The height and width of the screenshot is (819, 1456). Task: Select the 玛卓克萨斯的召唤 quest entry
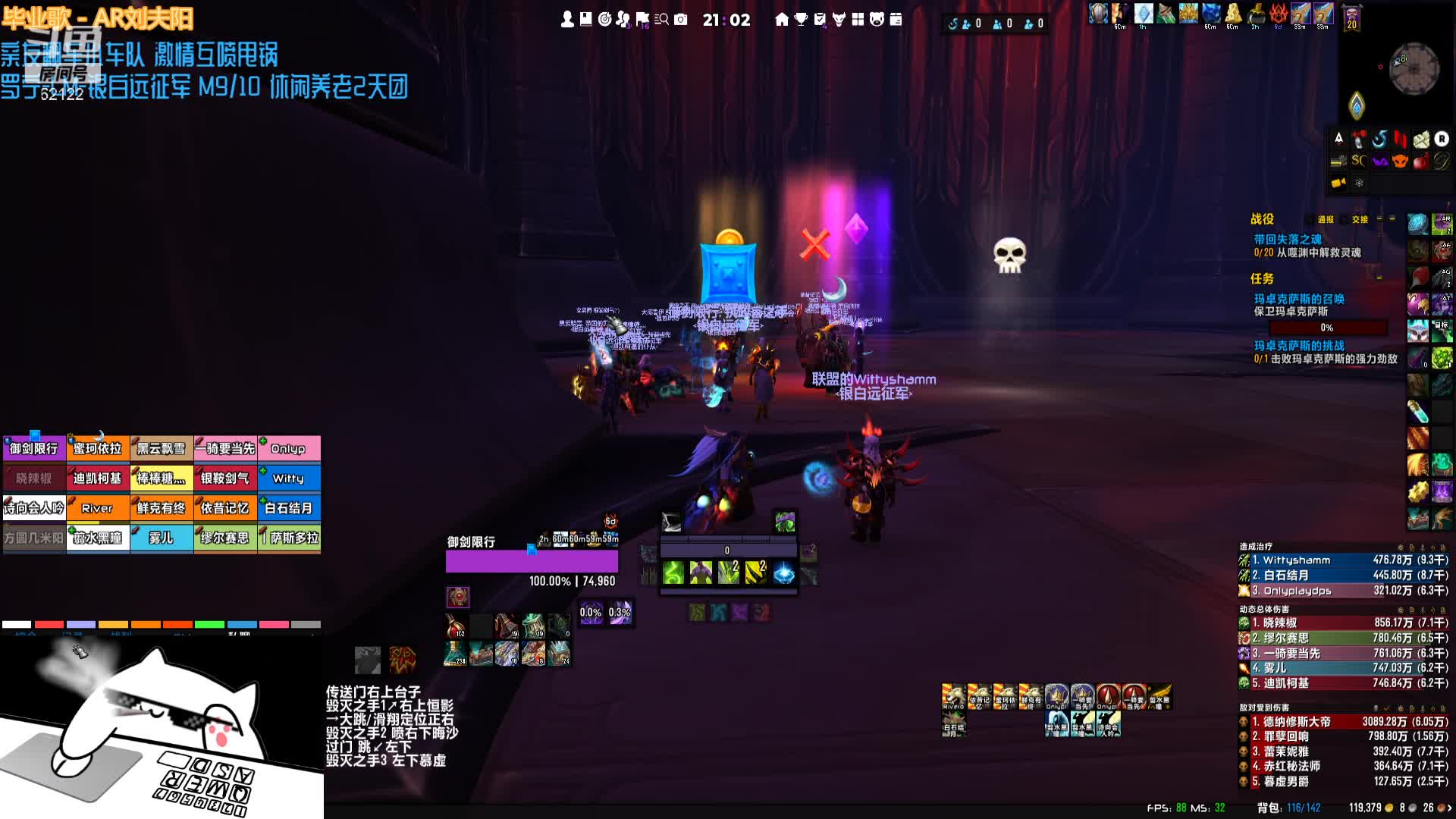pos(1298,300)
